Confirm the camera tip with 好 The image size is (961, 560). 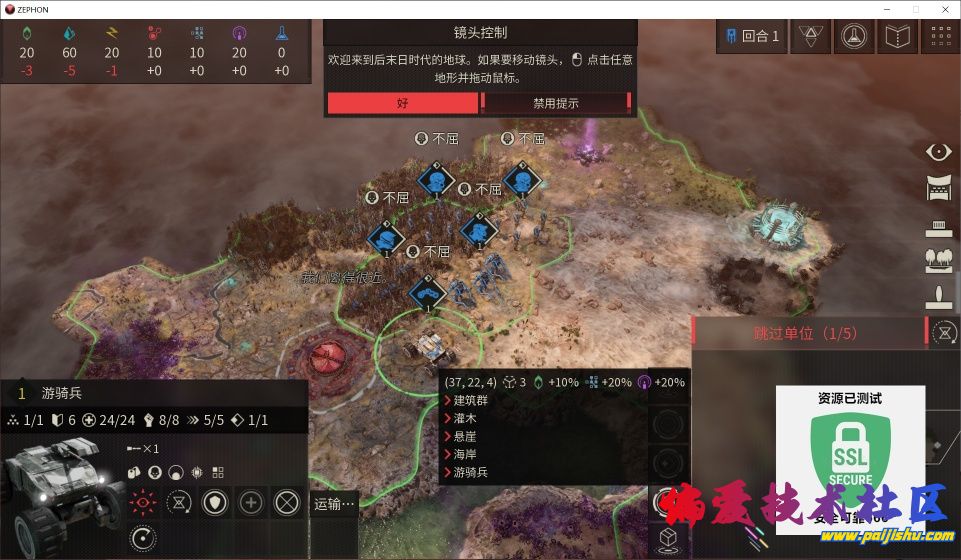coord(402,103)
